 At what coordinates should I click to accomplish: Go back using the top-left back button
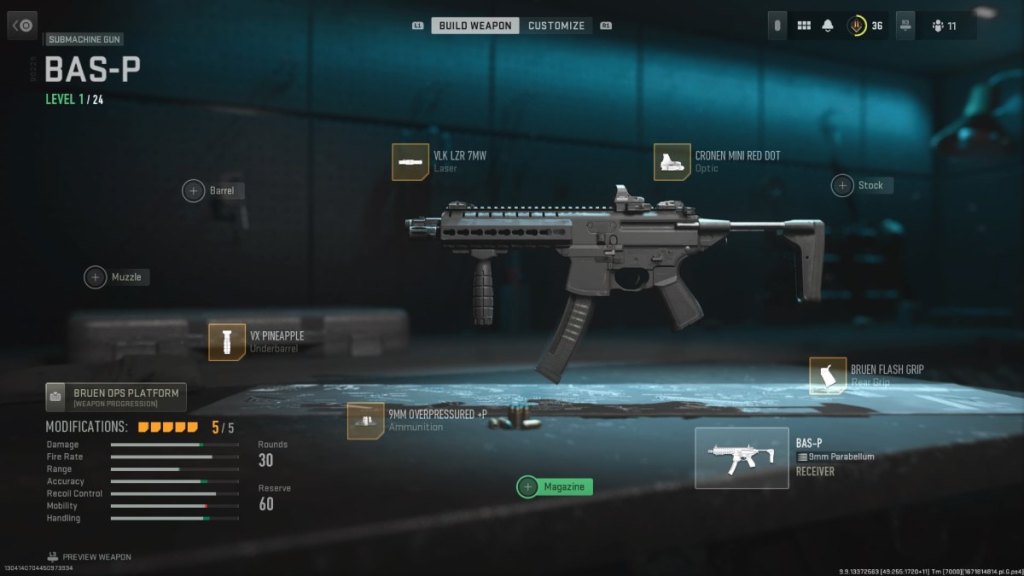22,25
